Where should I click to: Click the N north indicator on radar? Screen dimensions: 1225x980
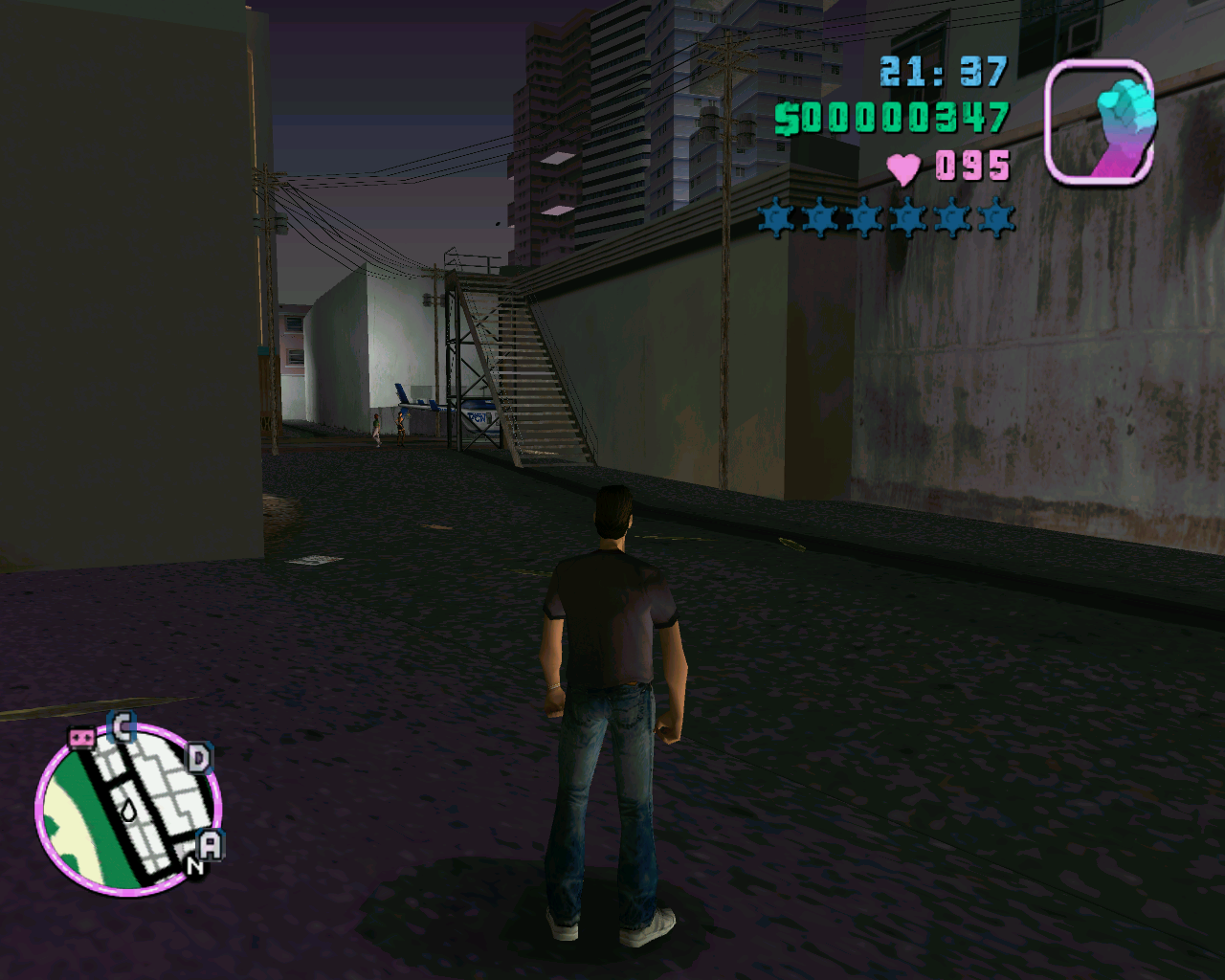click(194, 867)
